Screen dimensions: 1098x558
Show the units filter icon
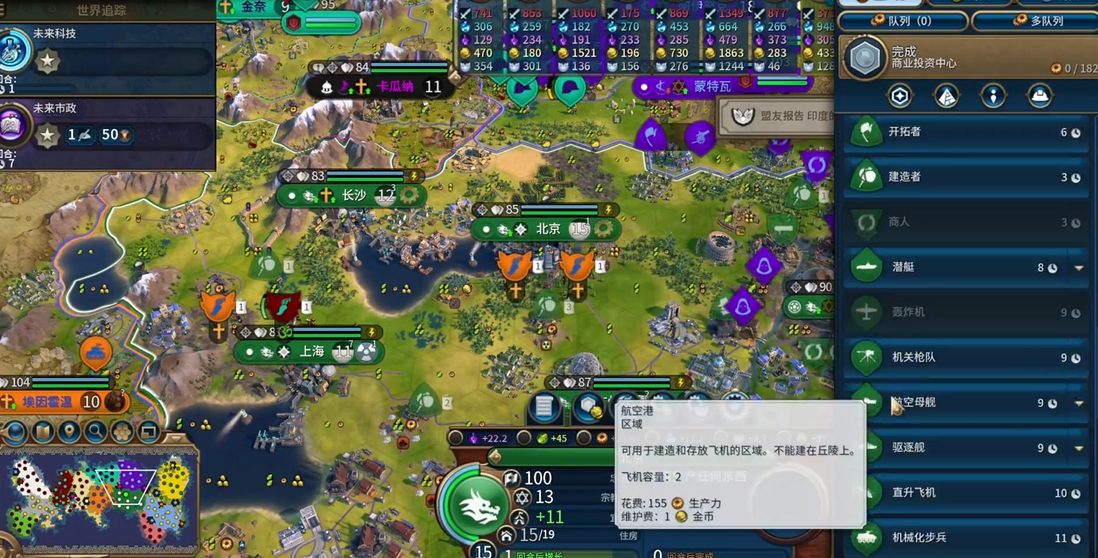click(992, 96)
